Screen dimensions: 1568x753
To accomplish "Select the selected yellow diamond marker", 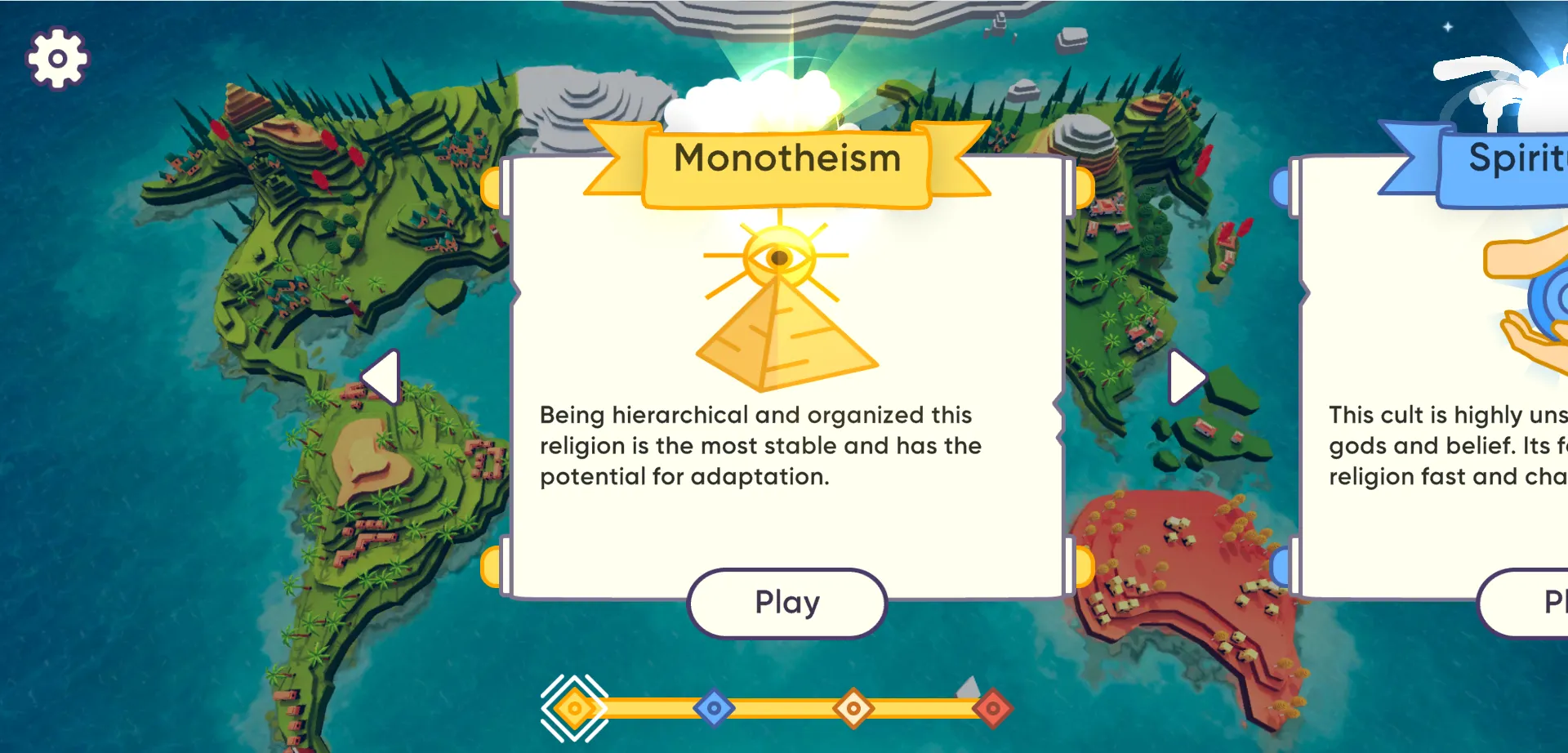I will pyautogui.click(x=575, y=708).
